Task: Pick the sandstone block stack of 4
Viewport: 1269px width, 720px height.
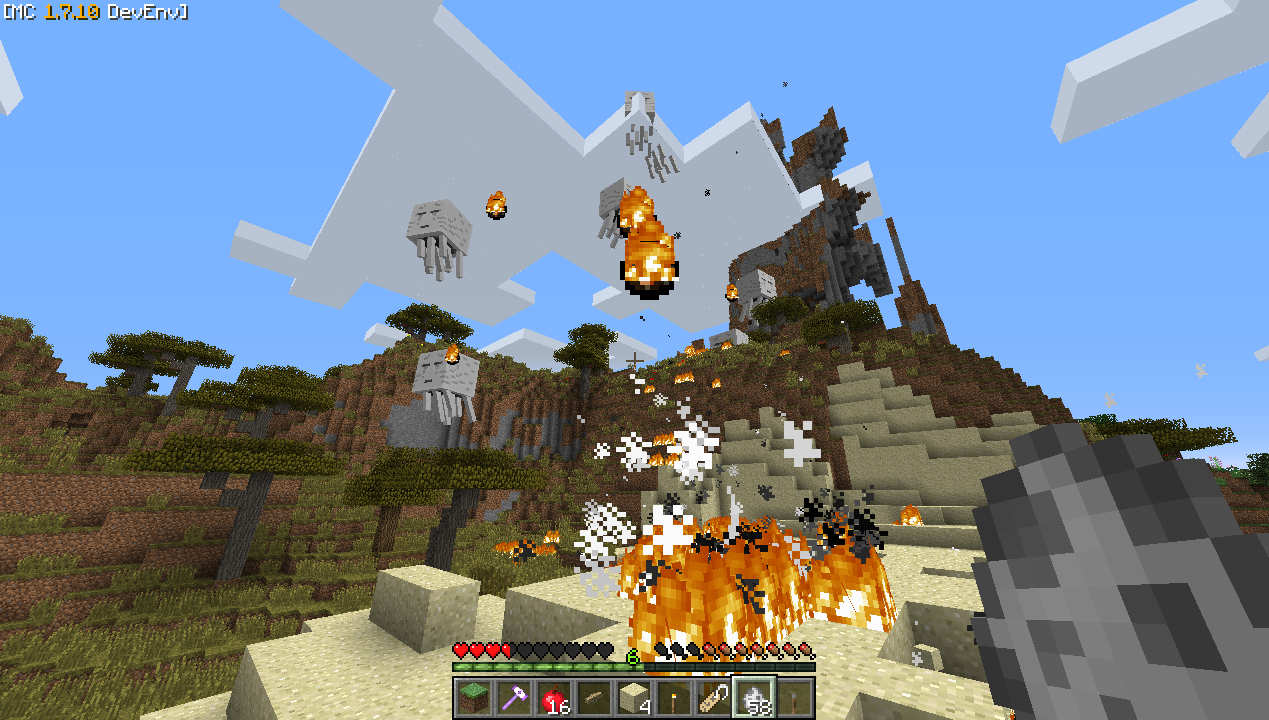Action: coord(633,698)
